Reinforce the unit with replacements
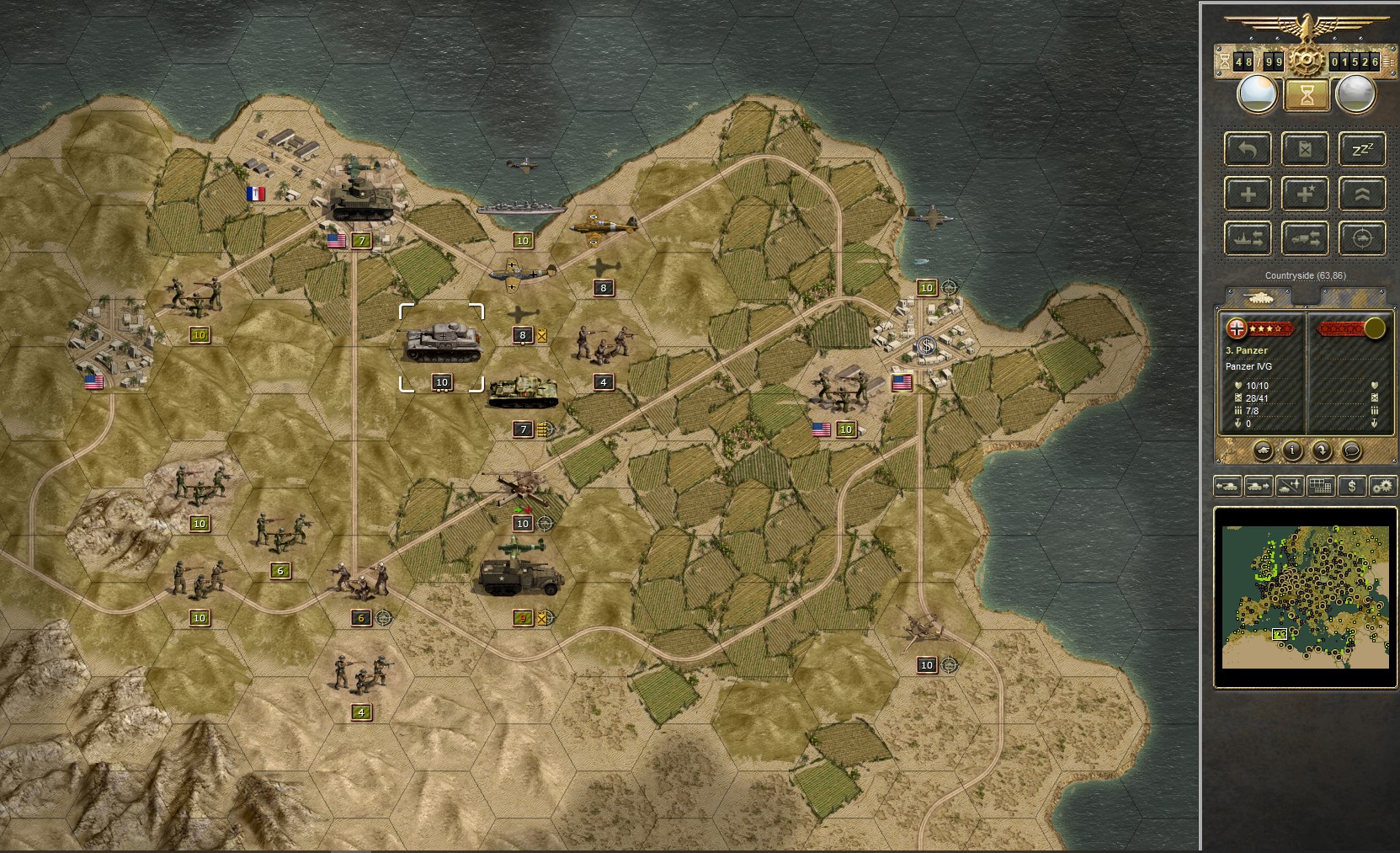Viewport: 1400px width, 853px height. [x=1248, y=194]
